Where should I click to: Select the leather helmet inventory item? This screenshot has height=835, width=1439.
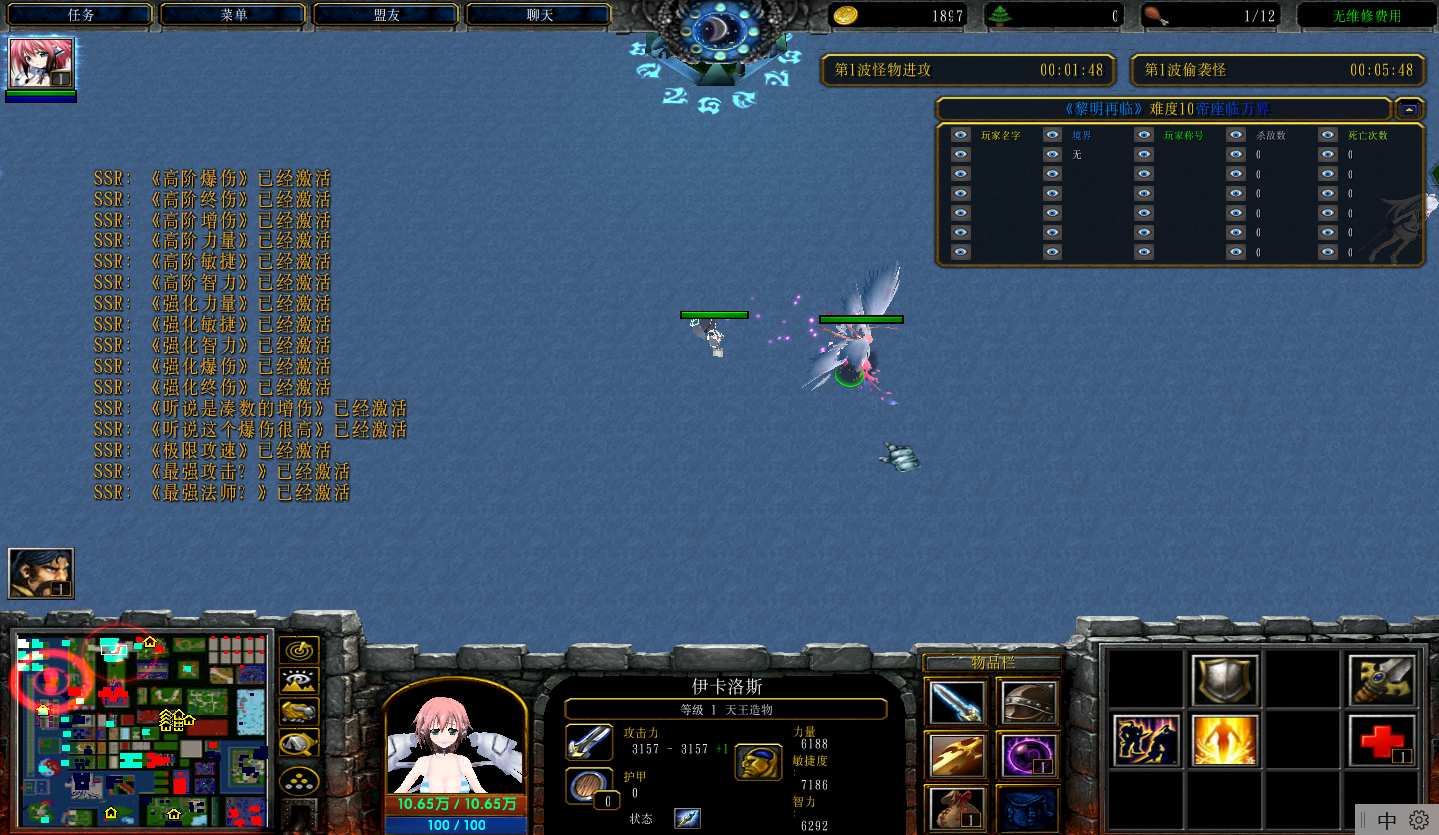(1027, 702)
